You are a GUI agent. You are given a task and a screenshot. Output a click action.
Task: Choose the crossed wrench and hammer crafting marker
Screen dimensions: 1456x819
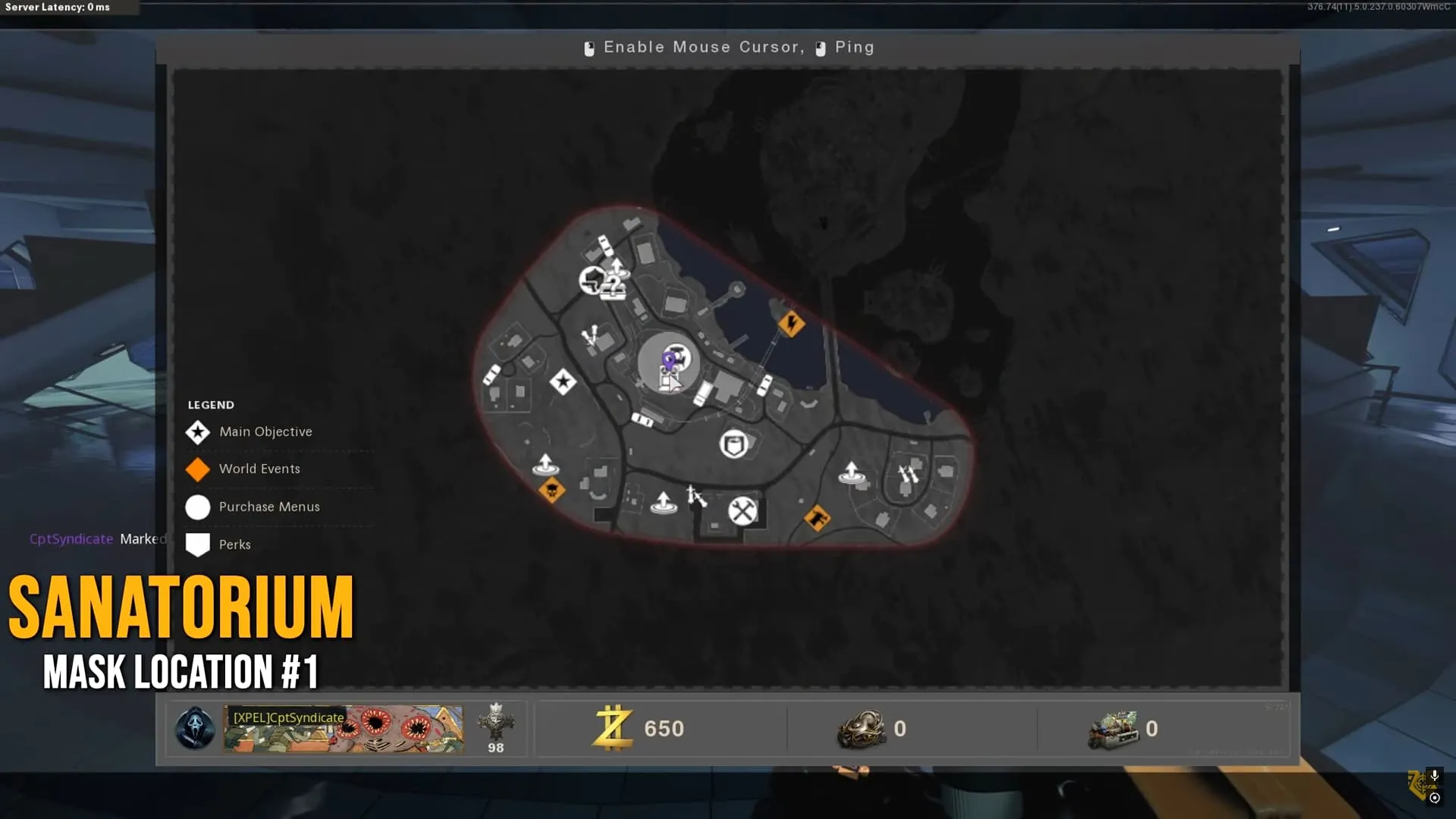[x=742, y=511]
